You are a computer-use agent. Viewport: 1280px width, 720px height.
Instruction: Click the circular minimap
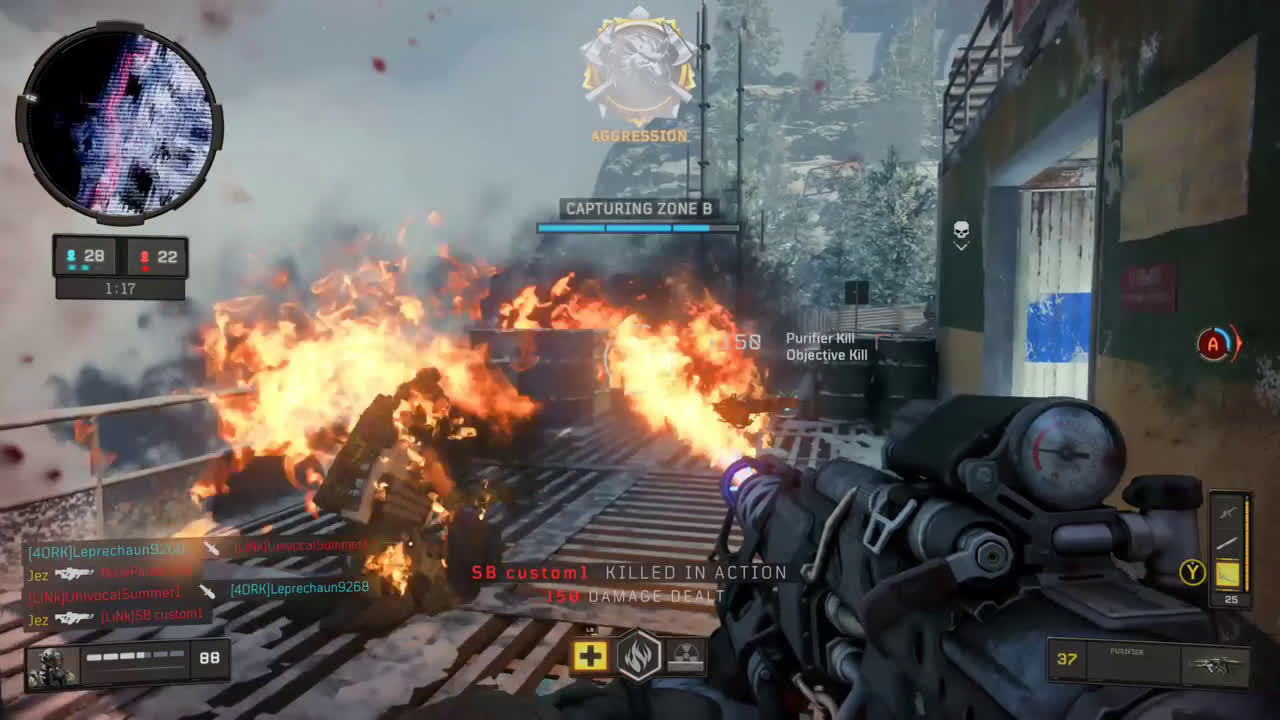coord(119,123)
